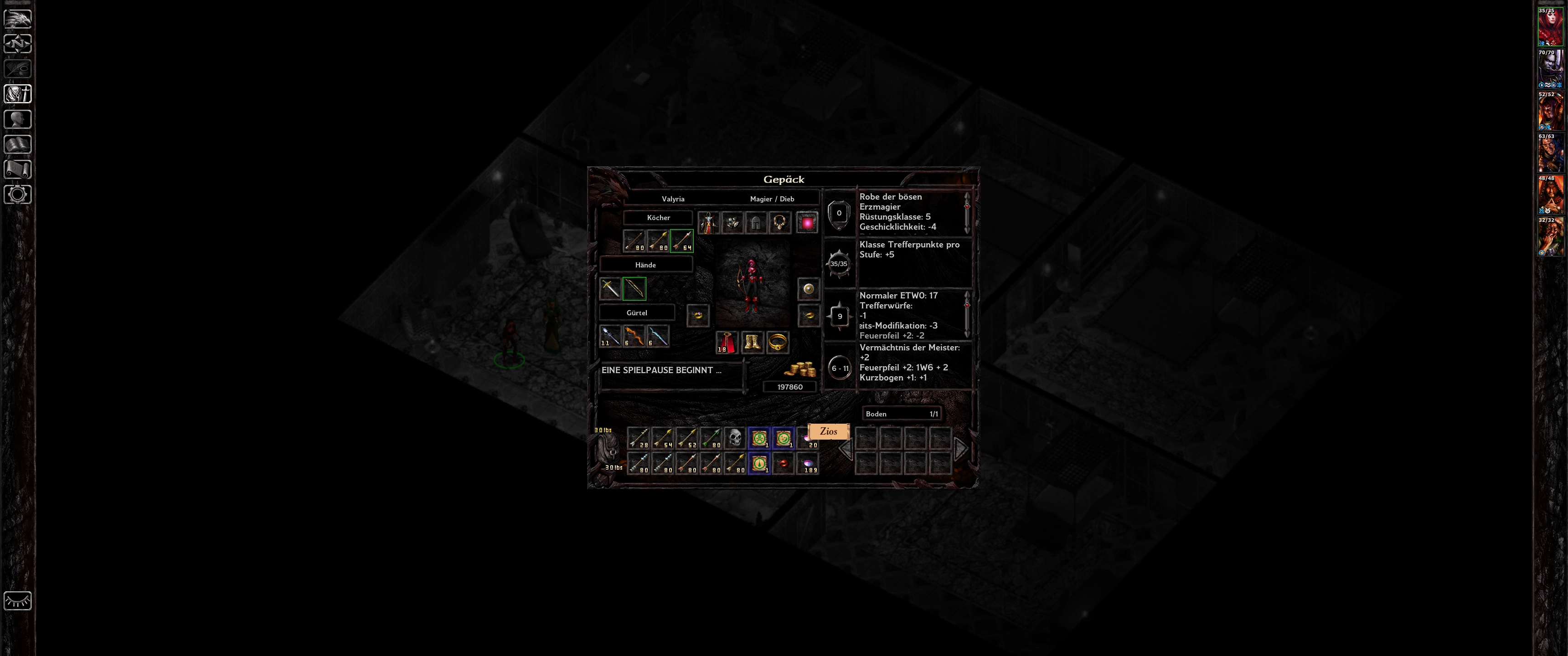Open the character record with the head icon
The image size is (1568, 656).
point(18,119)
